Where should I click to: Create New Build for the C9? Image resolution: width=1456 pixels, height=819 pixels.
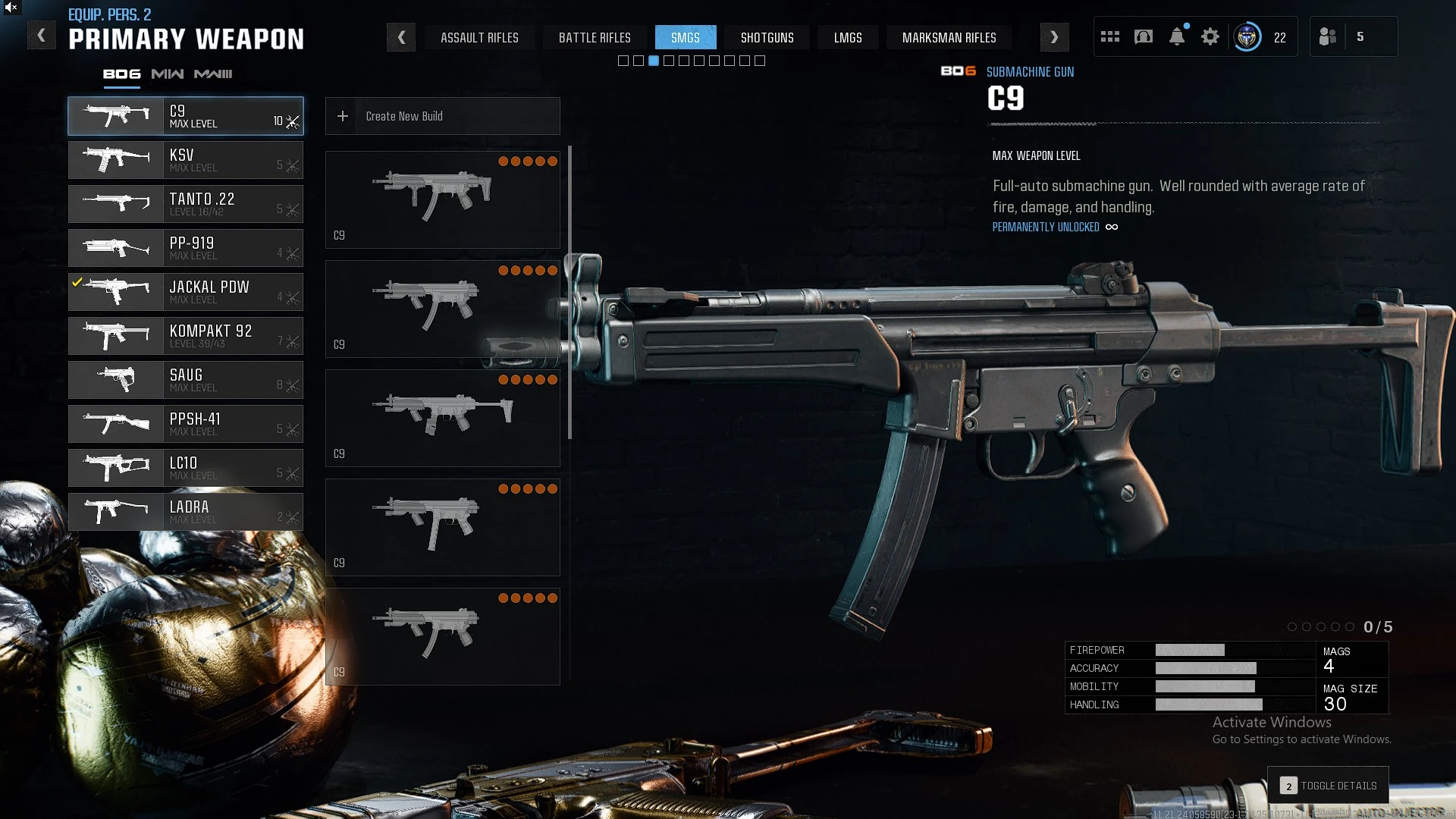[x=442, y=116]
